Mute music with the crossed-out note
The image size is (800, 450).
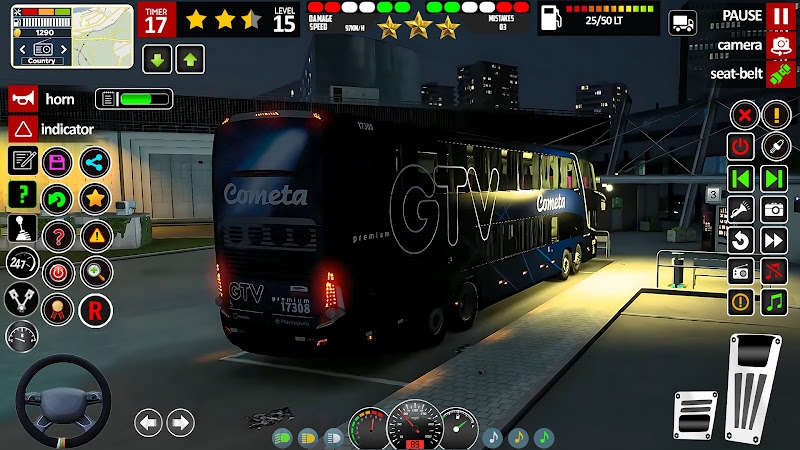pyautogui.click(x=774, y=270)
